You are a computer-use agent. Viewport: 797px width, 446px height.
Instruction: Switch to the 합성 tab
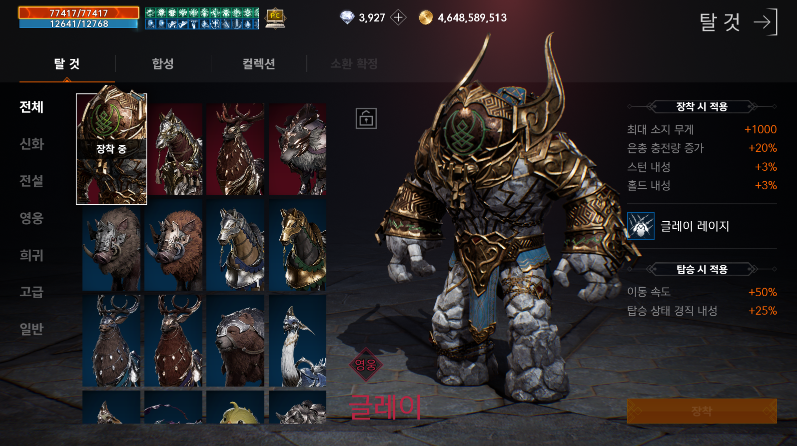(x=163, y=65)
